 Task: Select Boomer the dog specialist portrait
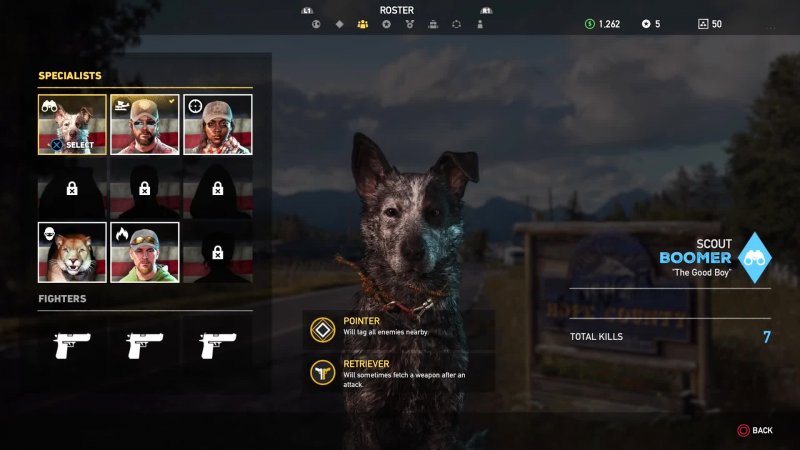point(72,125)
